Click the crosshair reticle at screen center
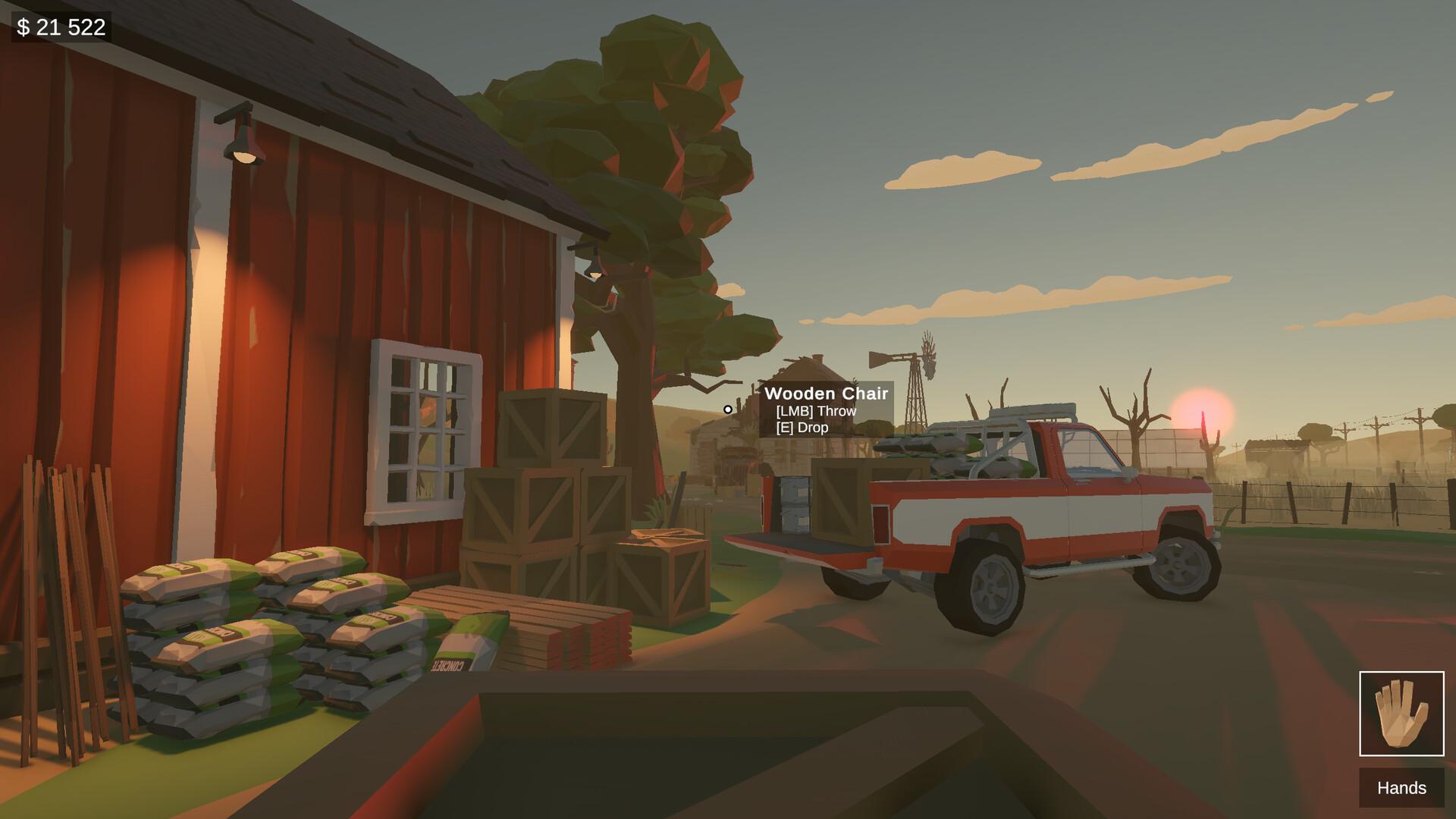This screenshot has width=1456, height=819. pos(727,409)
